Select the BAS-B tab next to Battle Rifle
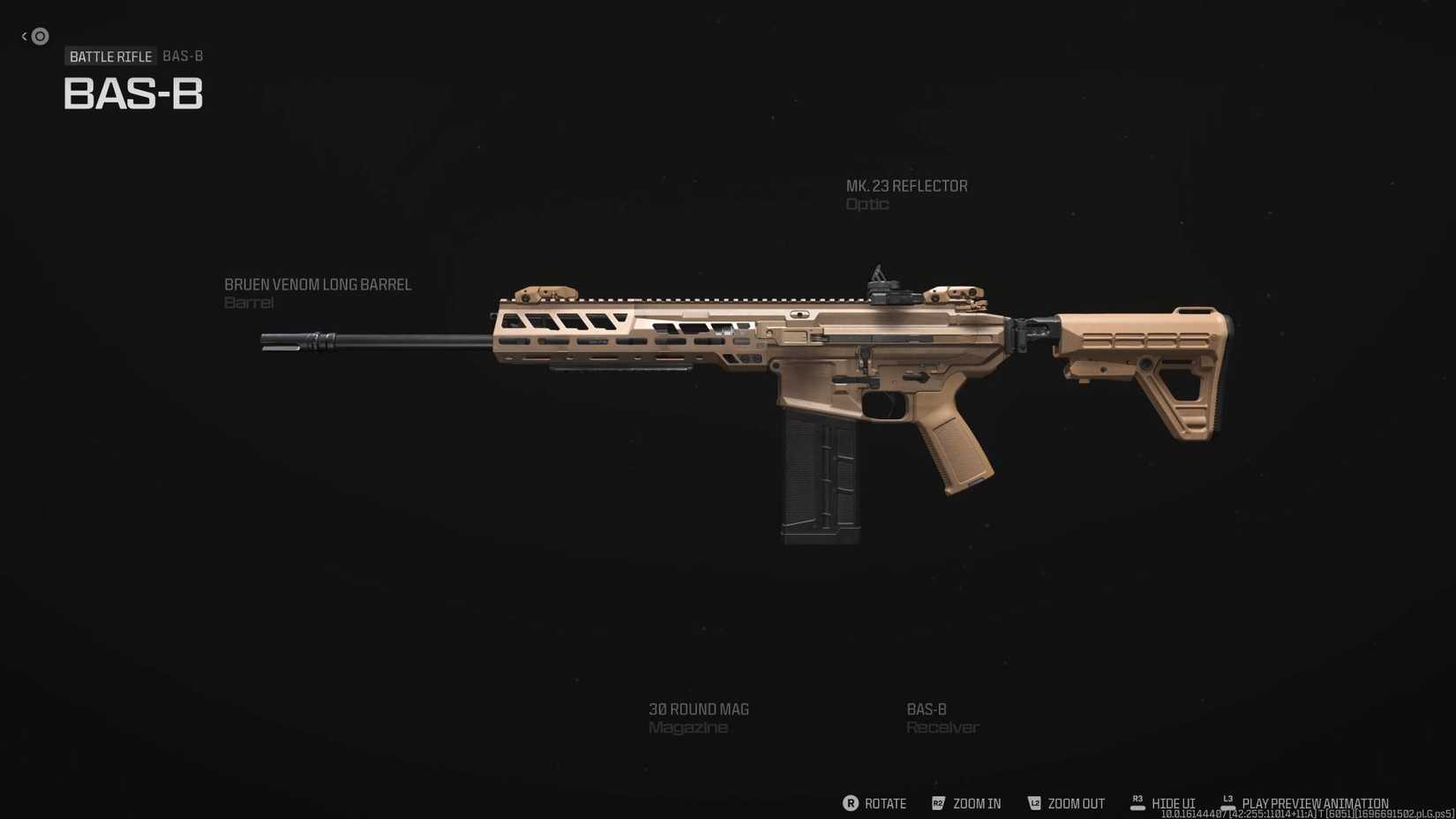 pyautogui.click(x=182, y=56)
